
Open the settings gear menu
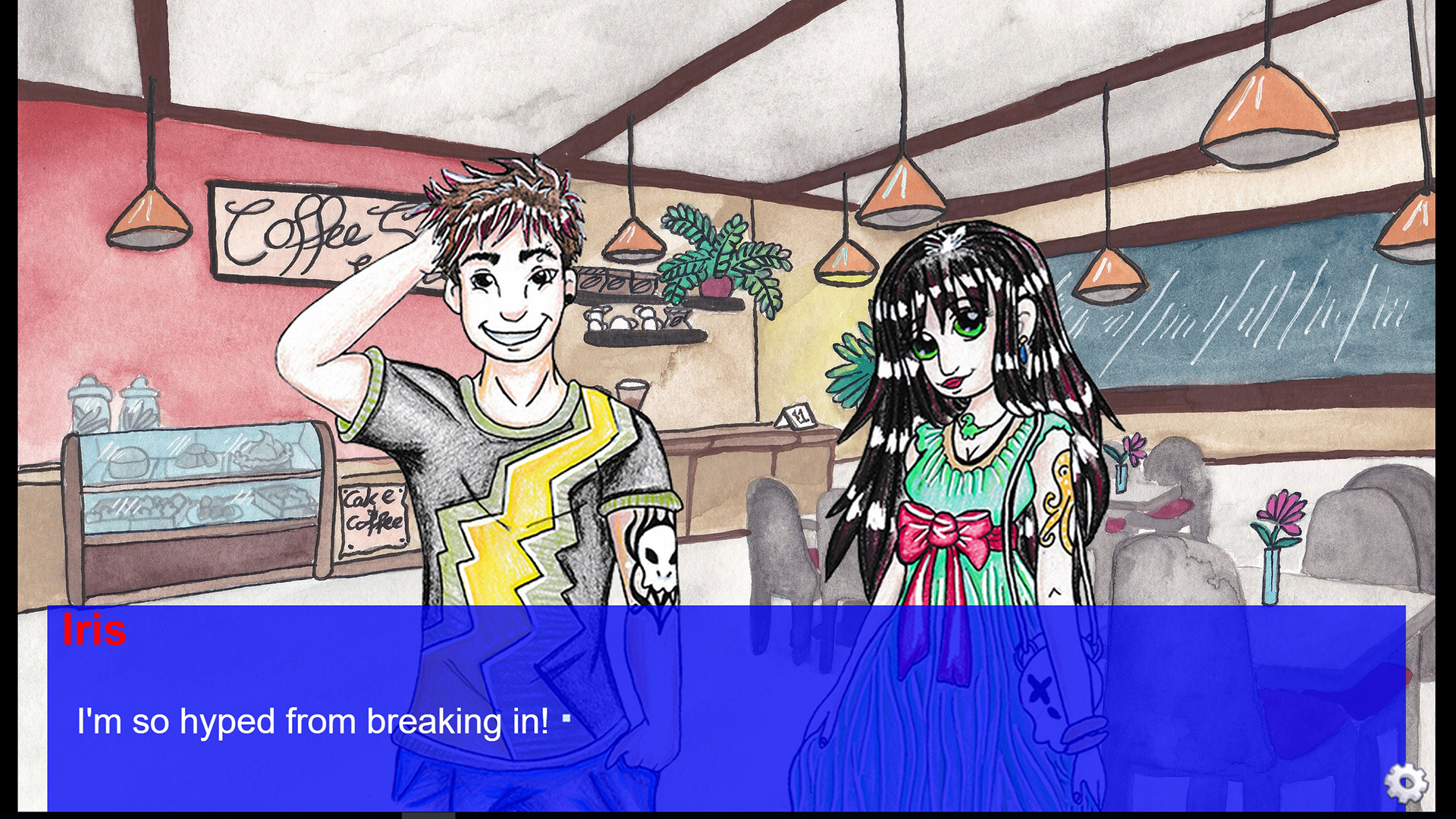(x=1405, y=782)
